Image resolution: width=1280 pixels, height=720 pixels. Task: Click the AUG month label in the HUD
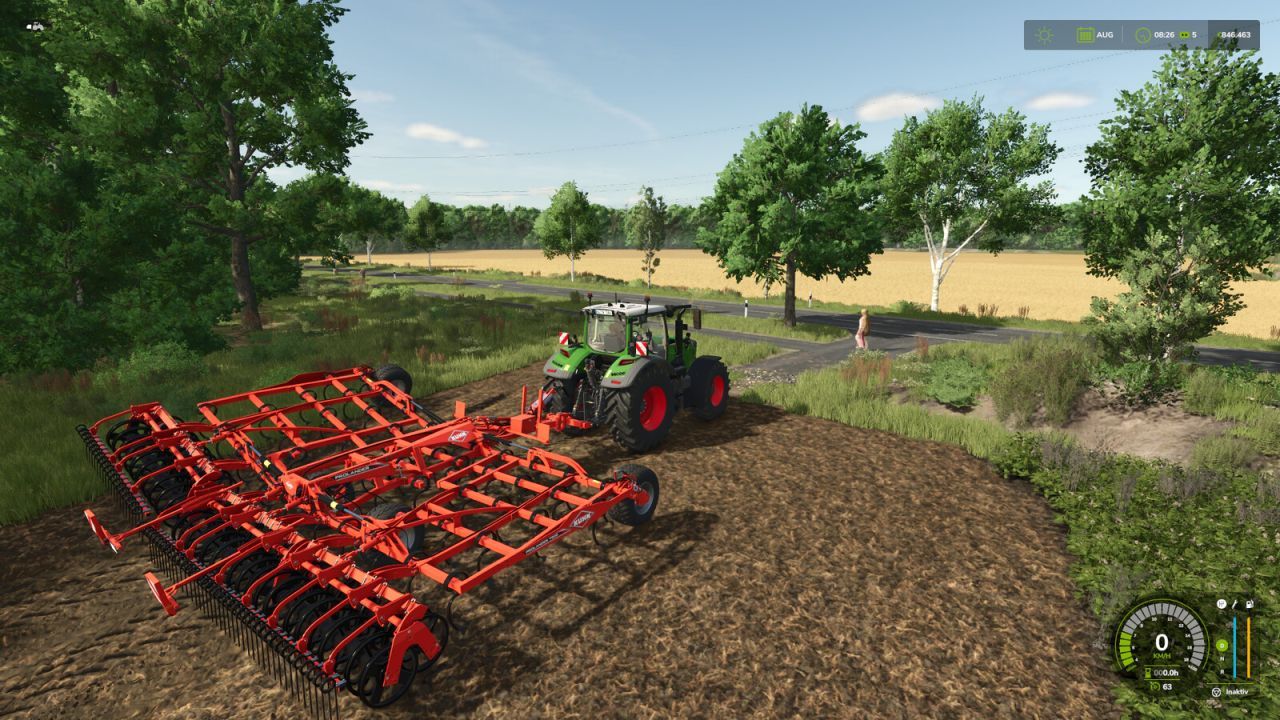click(1105, 35)
